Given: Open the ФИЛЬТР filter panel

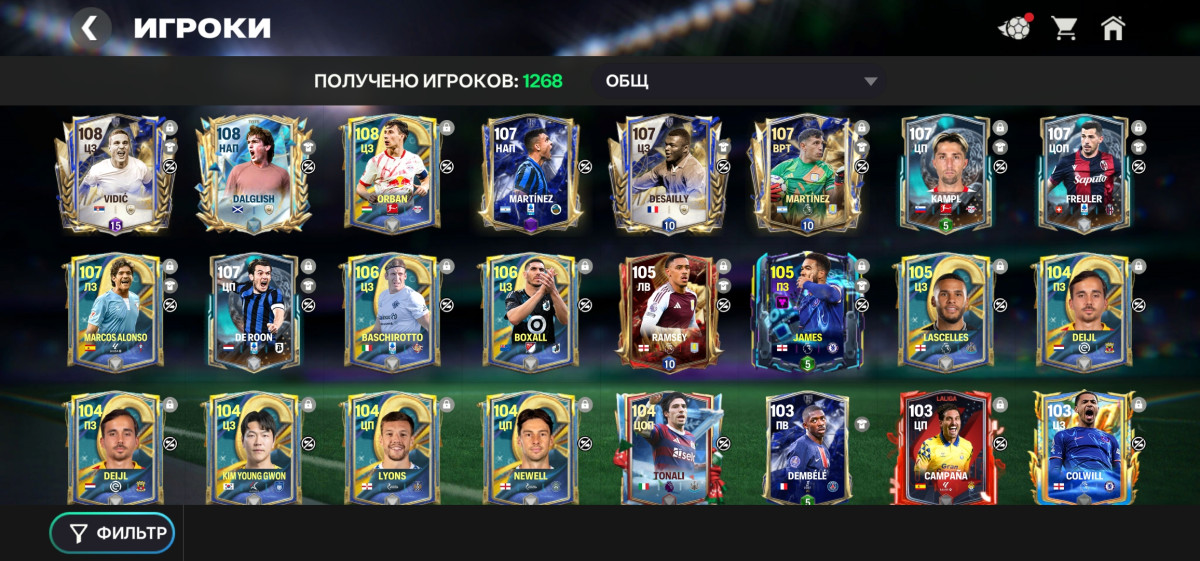Looking at the screenshot, I should 113,533.
